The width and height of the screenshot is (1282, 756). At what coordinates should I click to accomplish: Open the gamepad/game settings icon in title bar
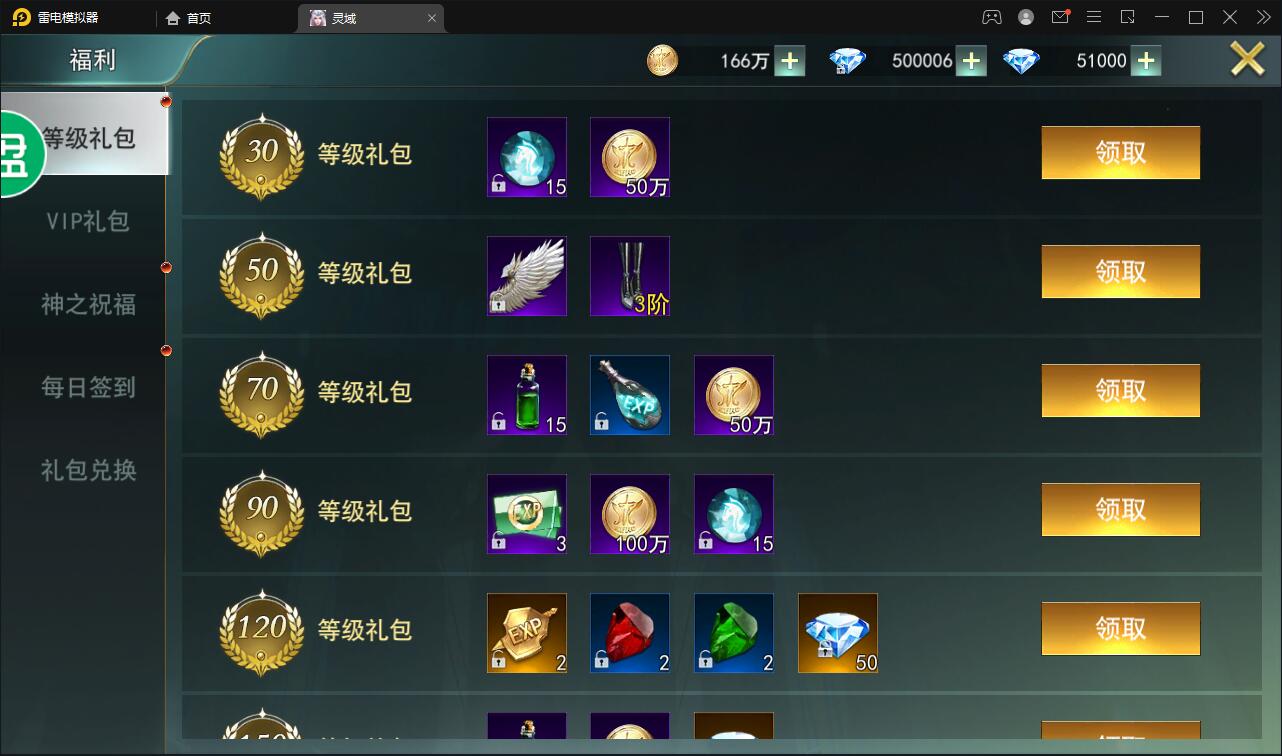coord(991,16)
